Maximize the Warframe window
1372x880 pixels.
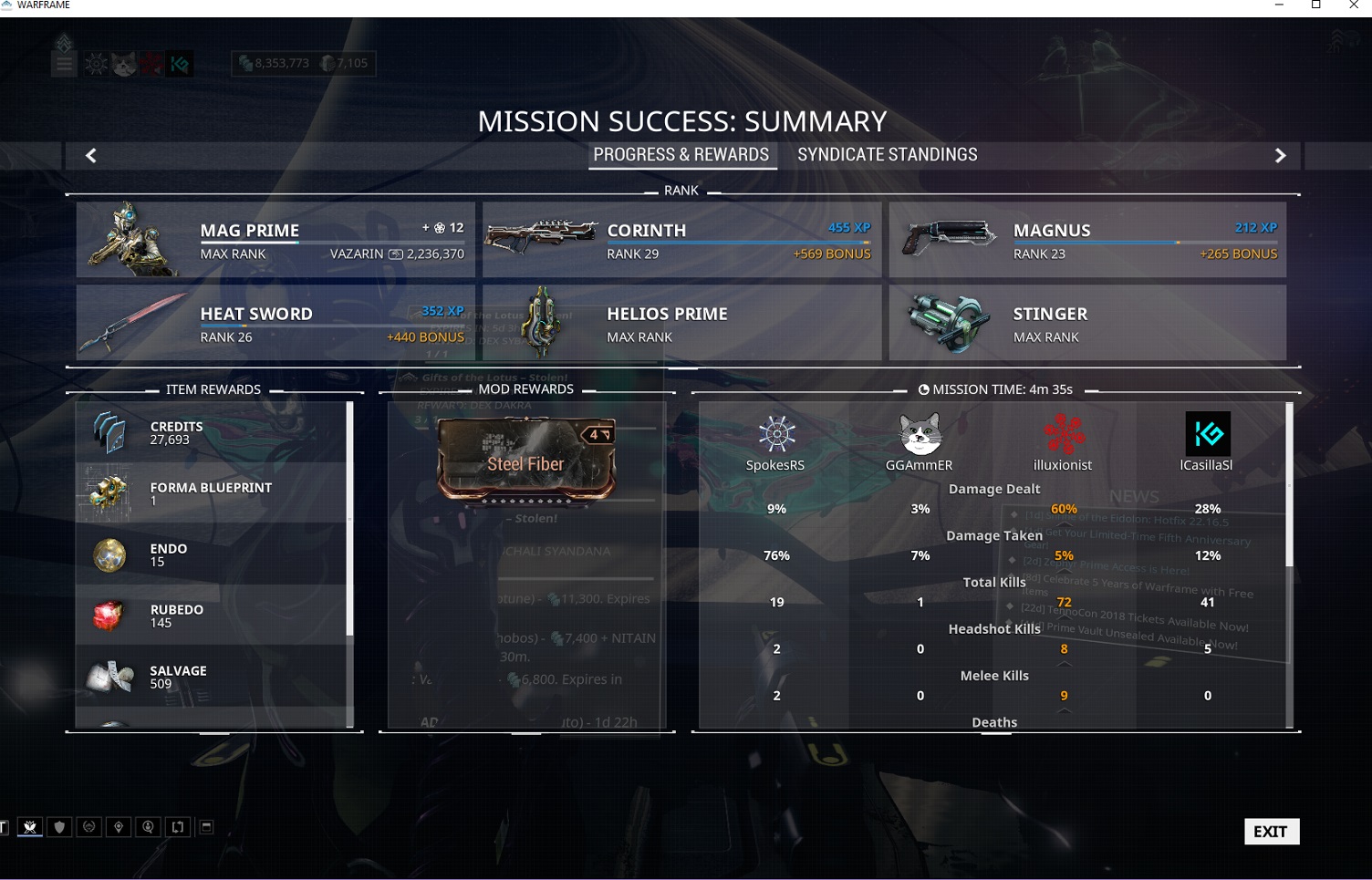pyautogui.click(x=1315, y=5)
